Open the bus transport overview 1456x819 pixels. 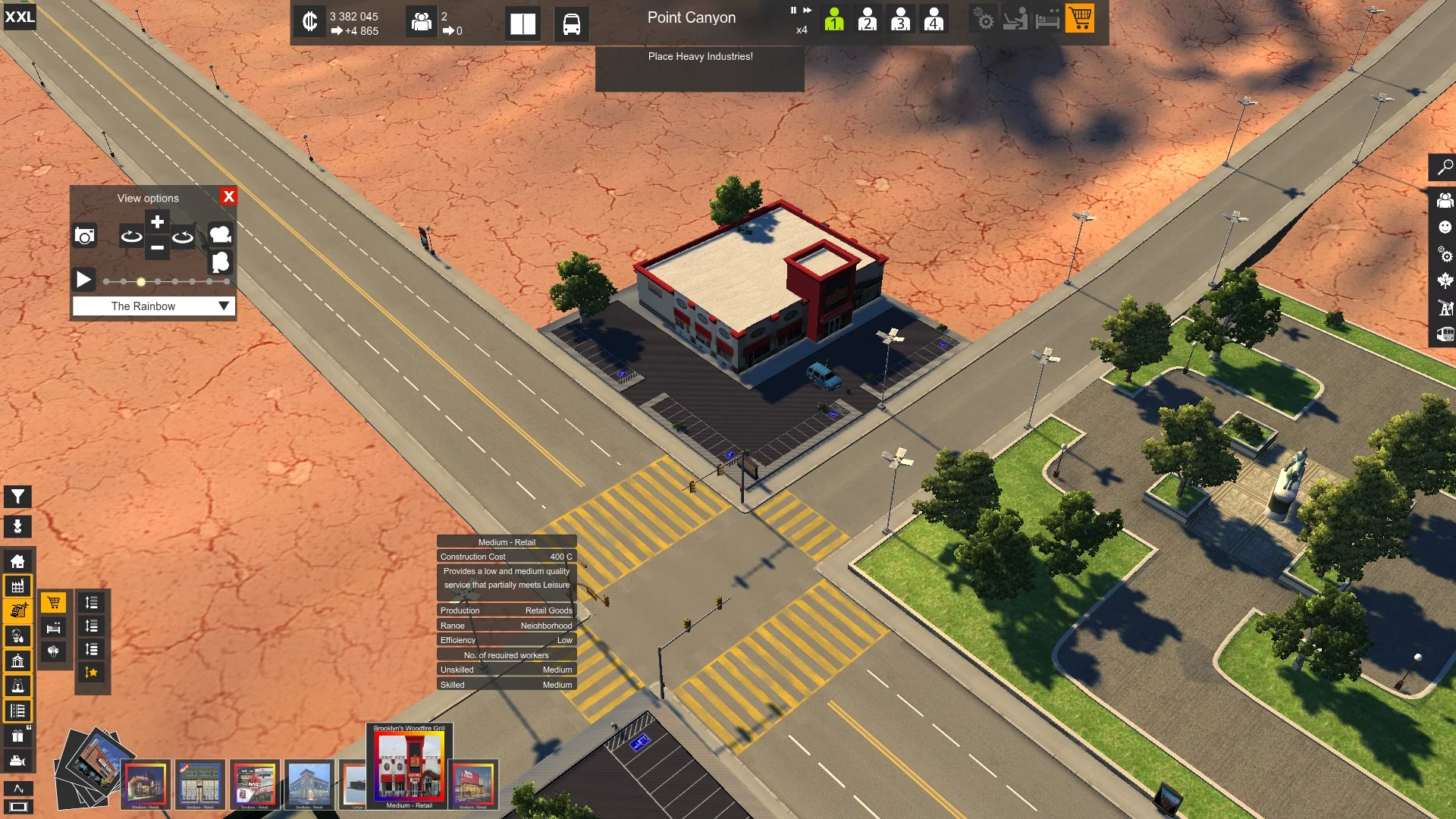tap(571, 24)
